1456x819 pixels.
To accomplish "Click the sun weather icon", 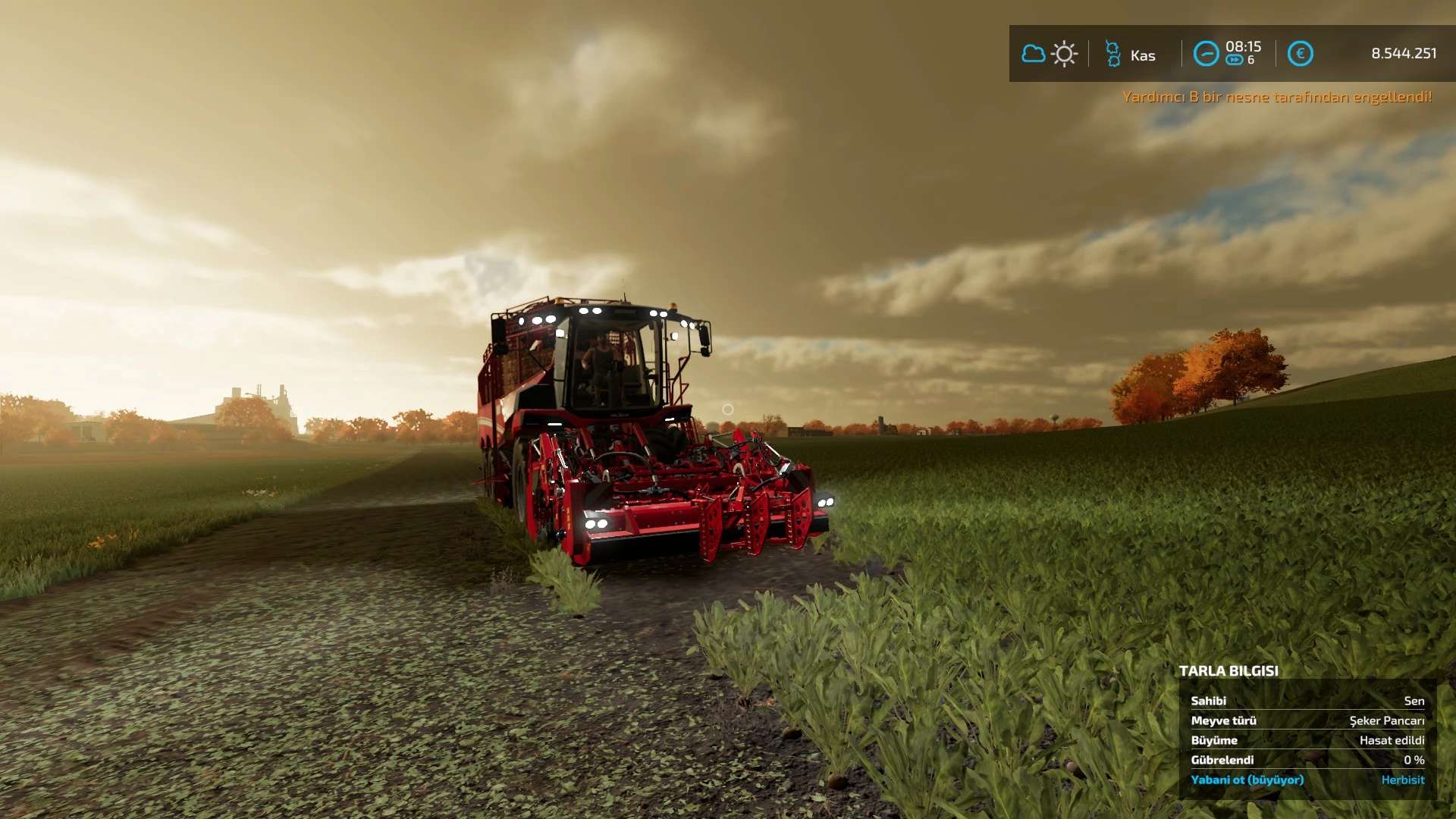I will [1065, 54].
